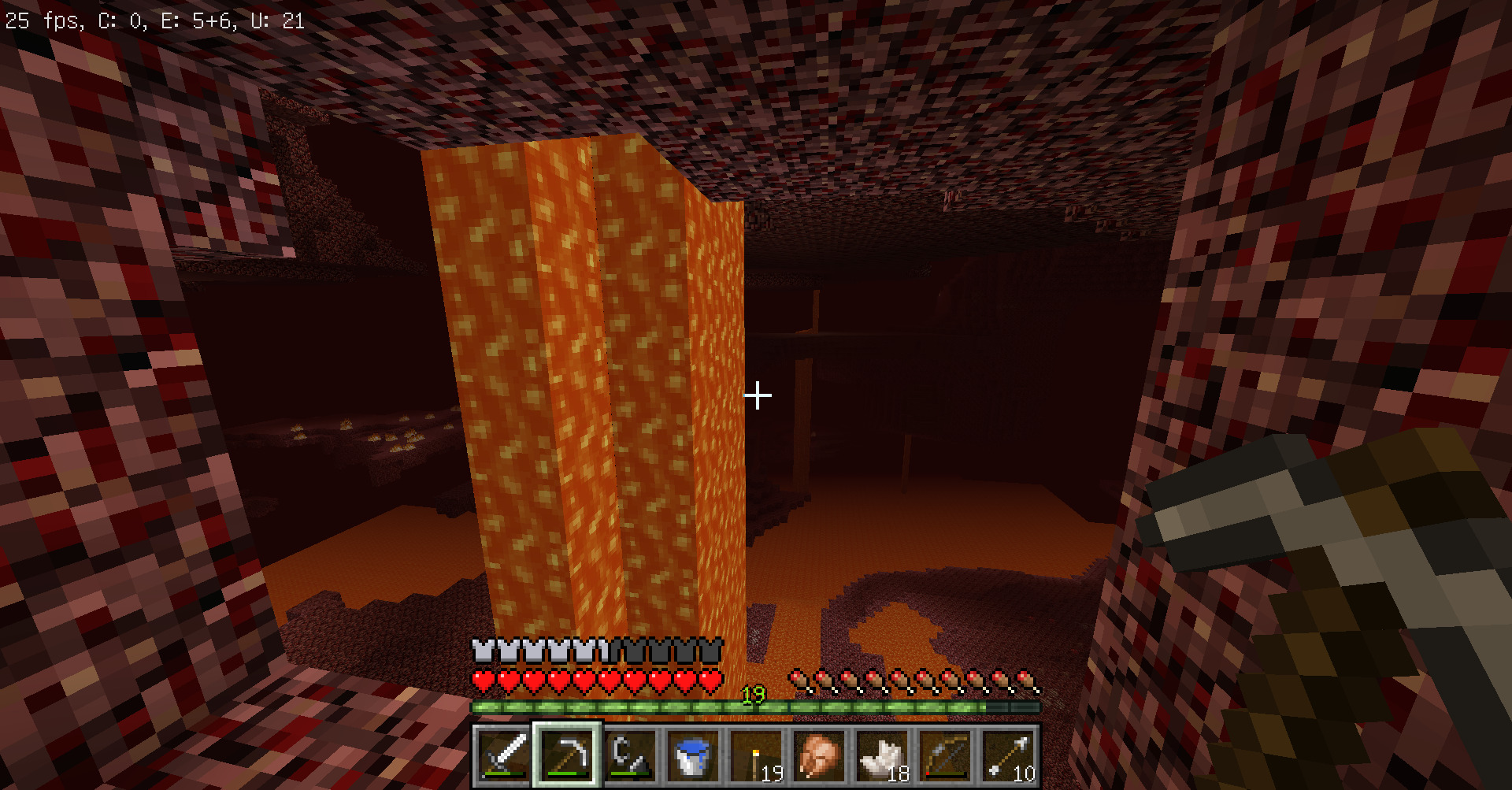Image resolution: width=1512 pixels, height=790 pixels.
Task: Equip the flint and steel
Action: (630, 755)
